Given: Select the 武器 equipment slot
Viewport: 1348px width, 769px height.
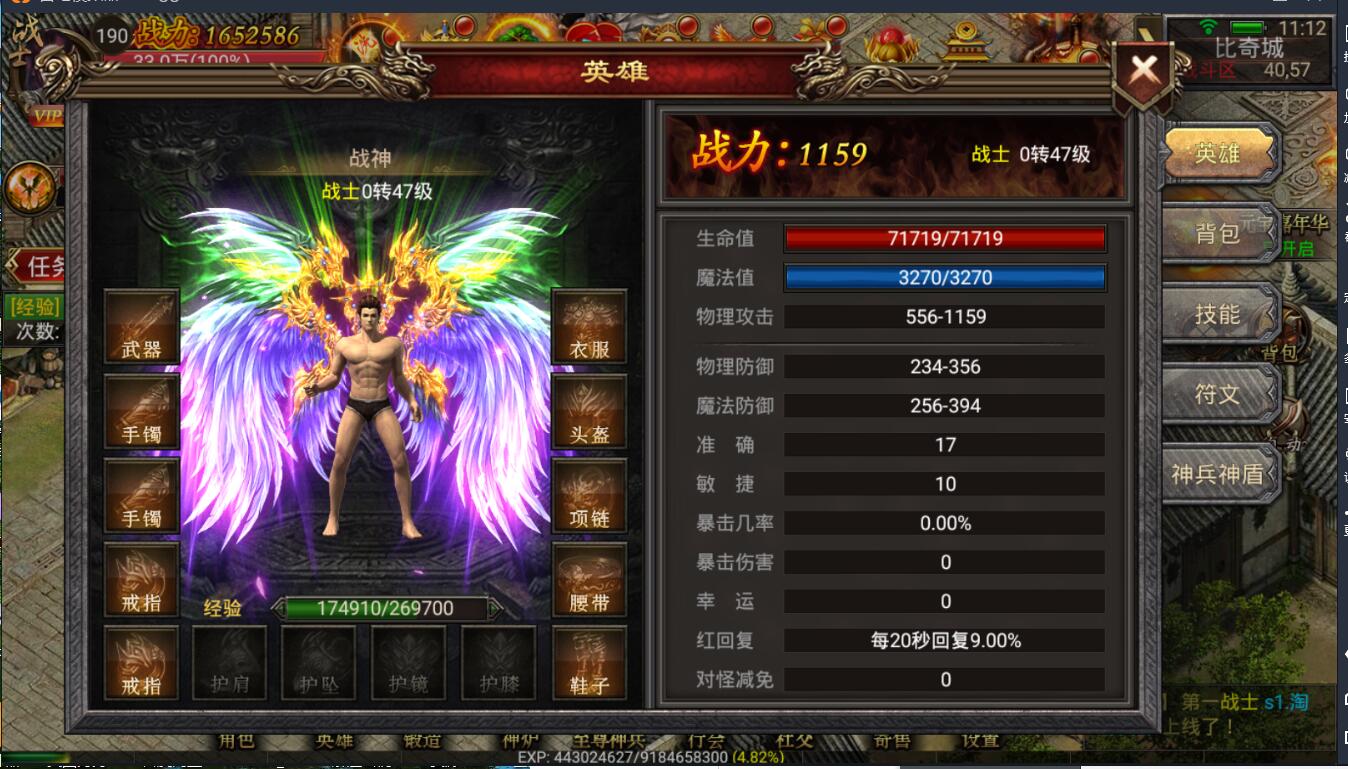Looking at the screenshot, I should tap(141, 326).
